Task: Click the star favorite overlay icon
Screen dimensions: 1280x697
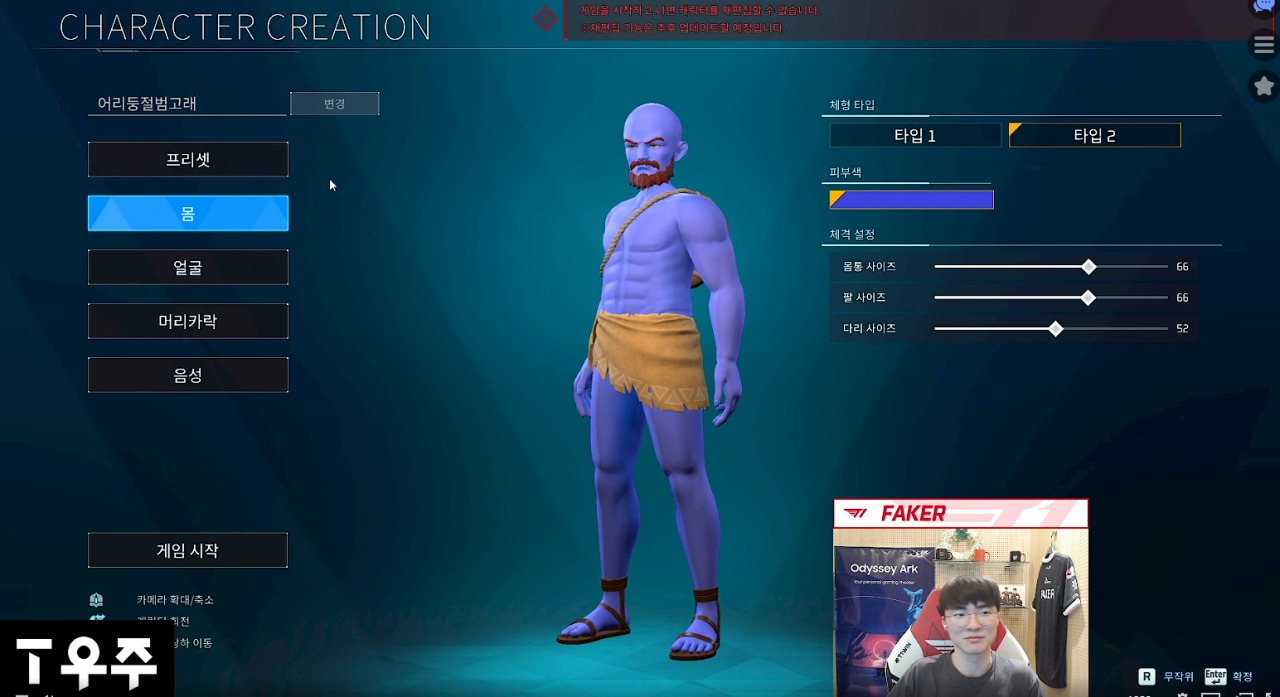Action: point(1264,86)
